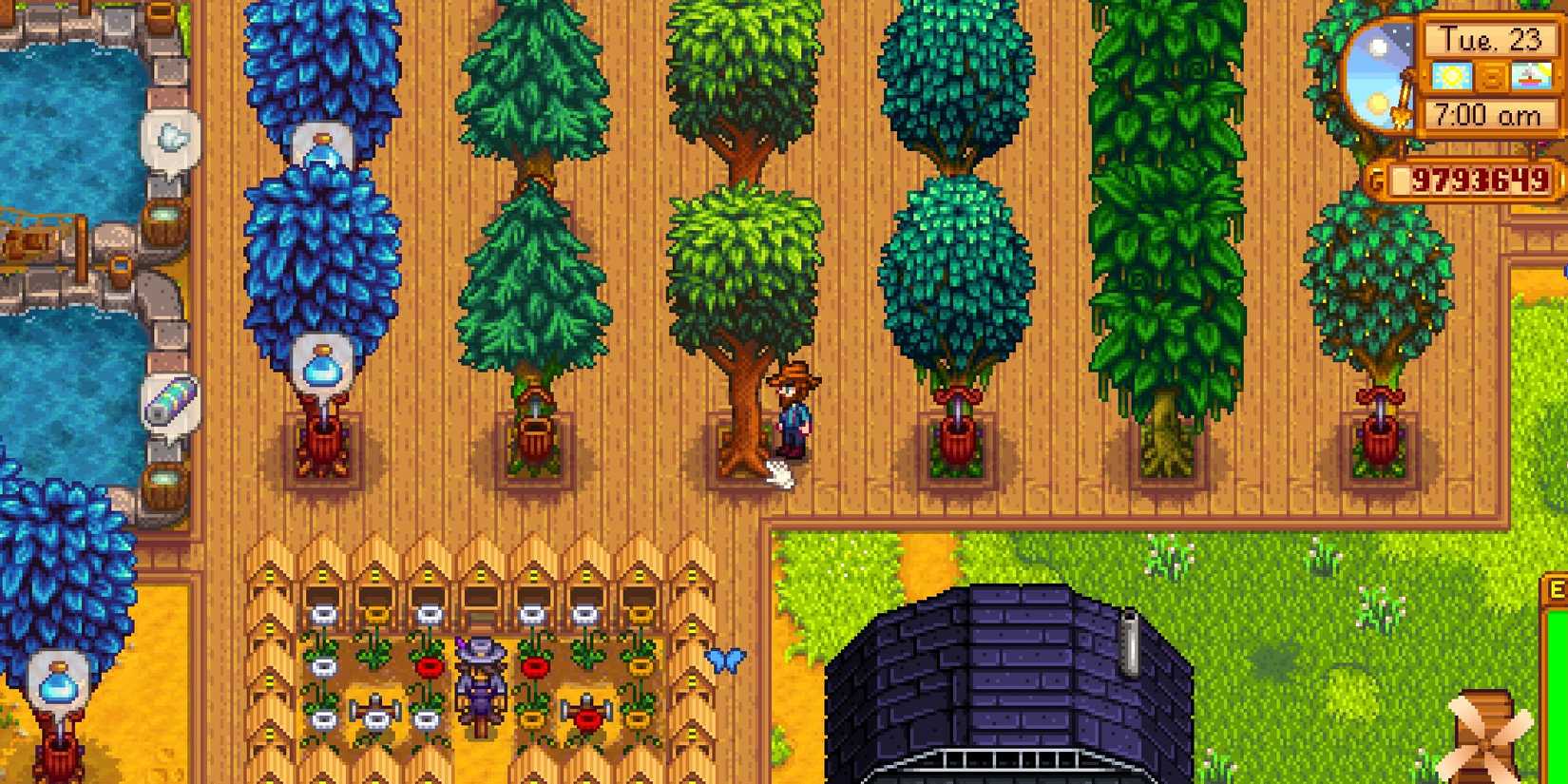Click the sunny weather icon in the HUD
1568x784 pixels.
click(1453, 76)
